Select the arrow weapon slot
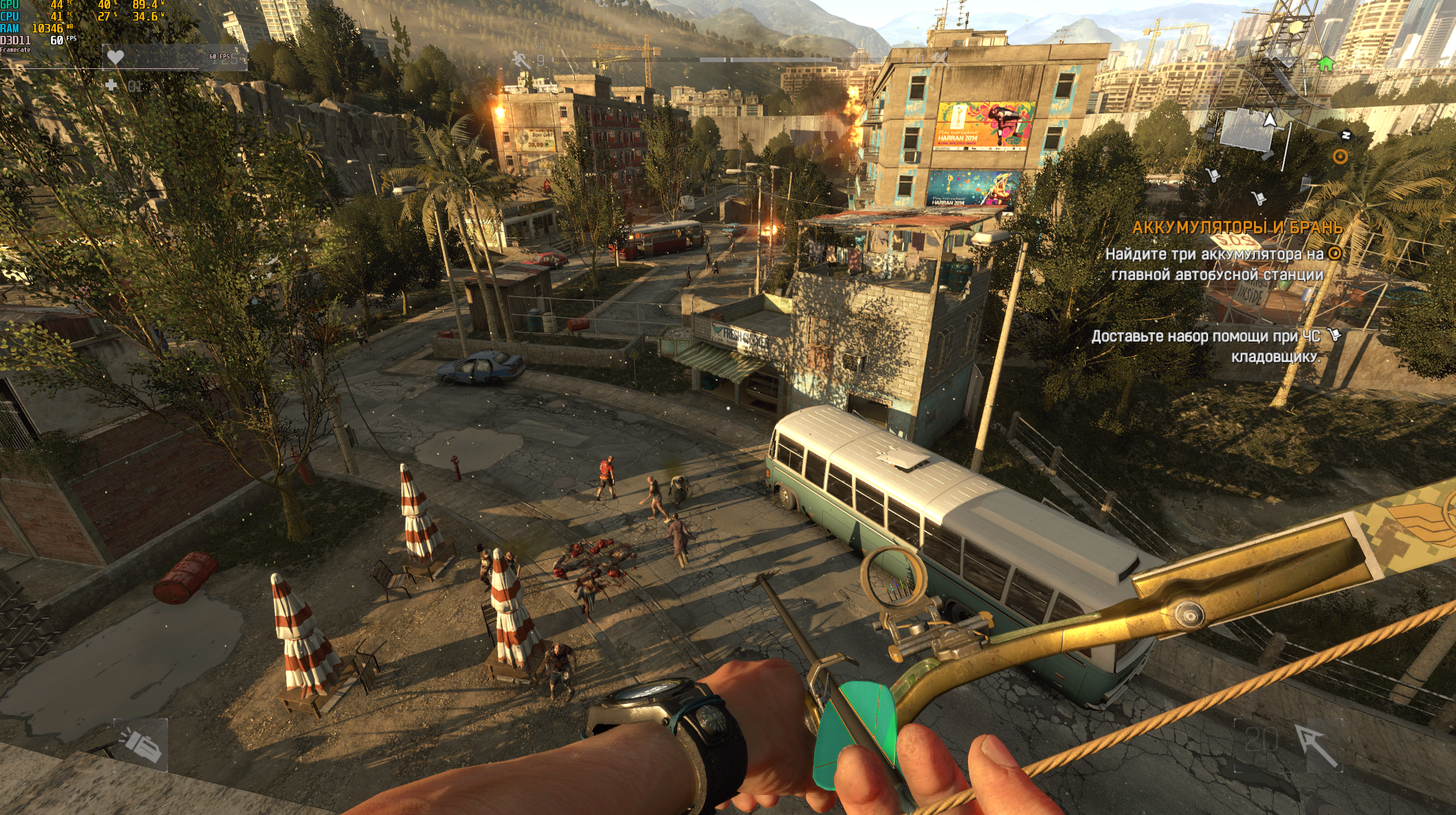Screen dimensions: 1456x815 (1316, 744)
